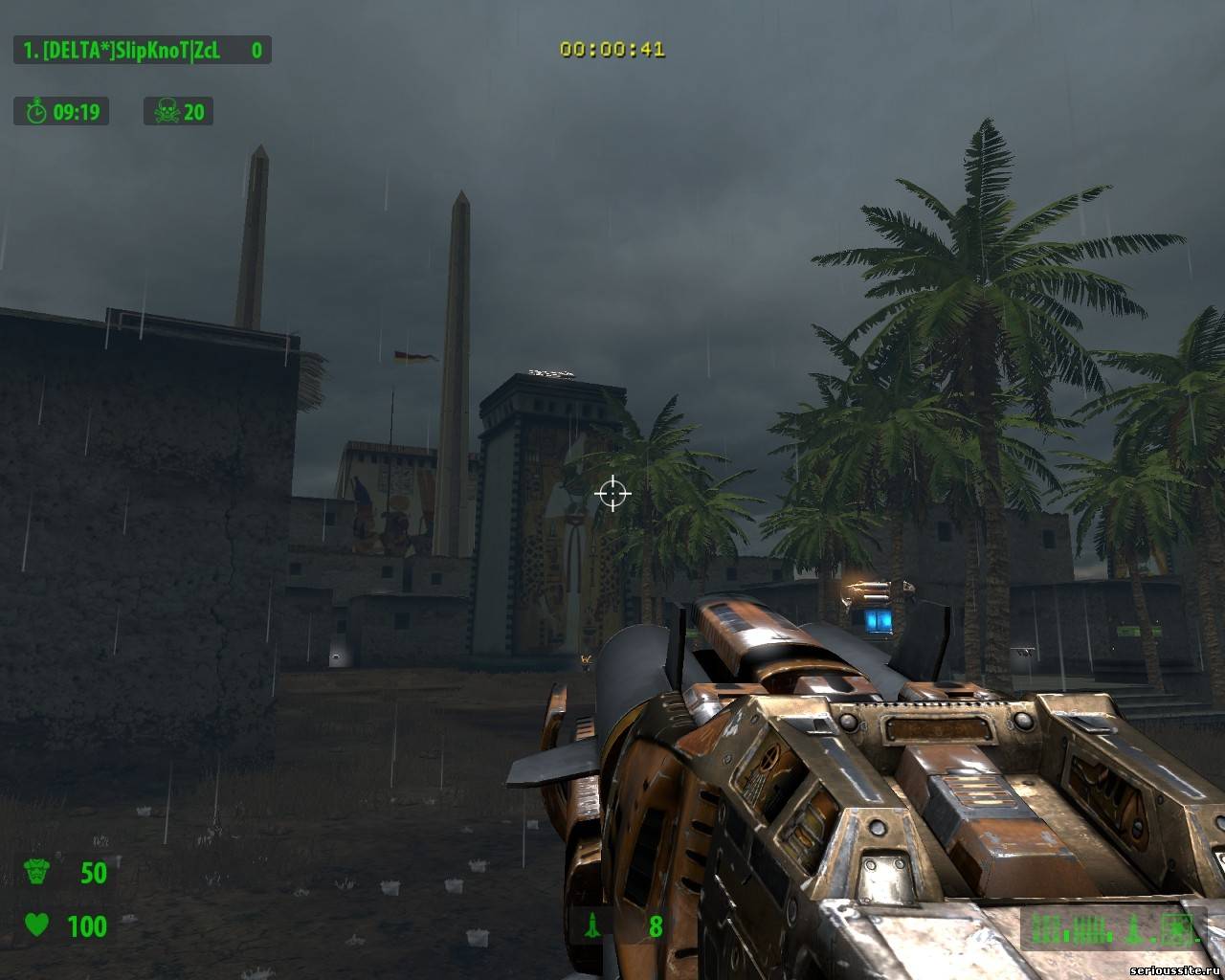Click the green stopwatch timer icon

click(x=36, y=112)
